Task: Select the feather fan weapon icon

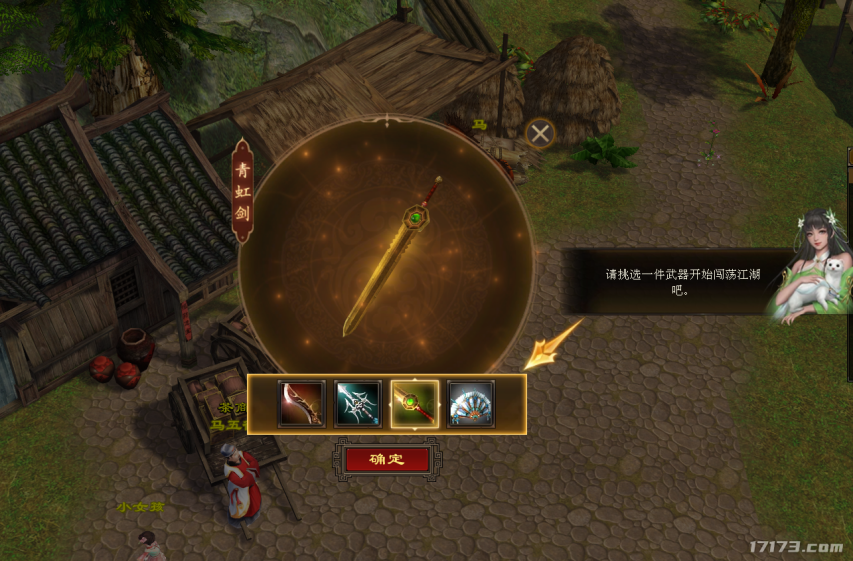Action: coord(470,404)
